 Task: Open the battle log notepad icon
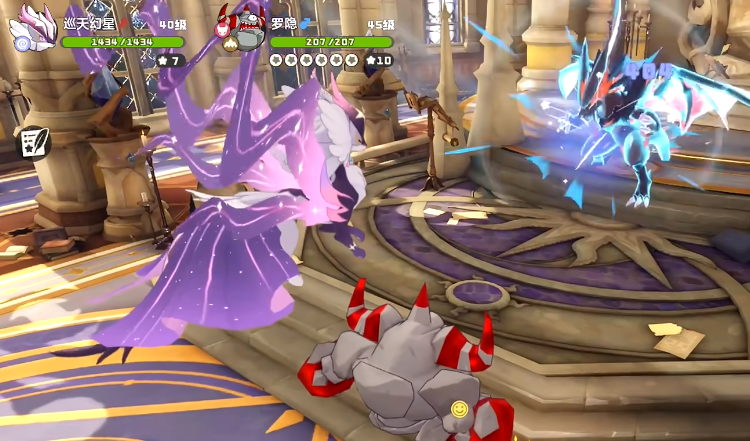(34, 141)
